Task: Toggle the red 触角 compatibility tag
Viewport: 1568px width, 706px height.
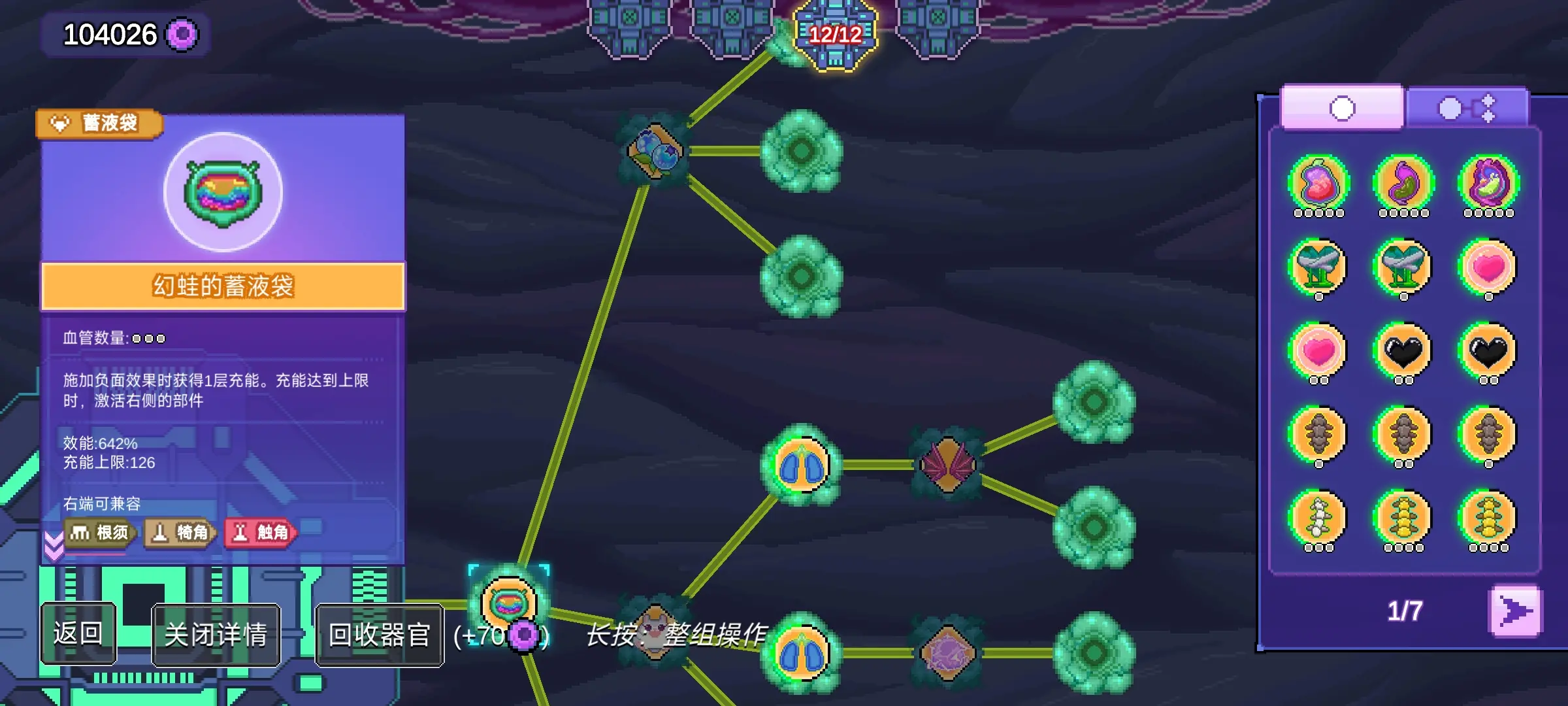Action: pos(261,531)
